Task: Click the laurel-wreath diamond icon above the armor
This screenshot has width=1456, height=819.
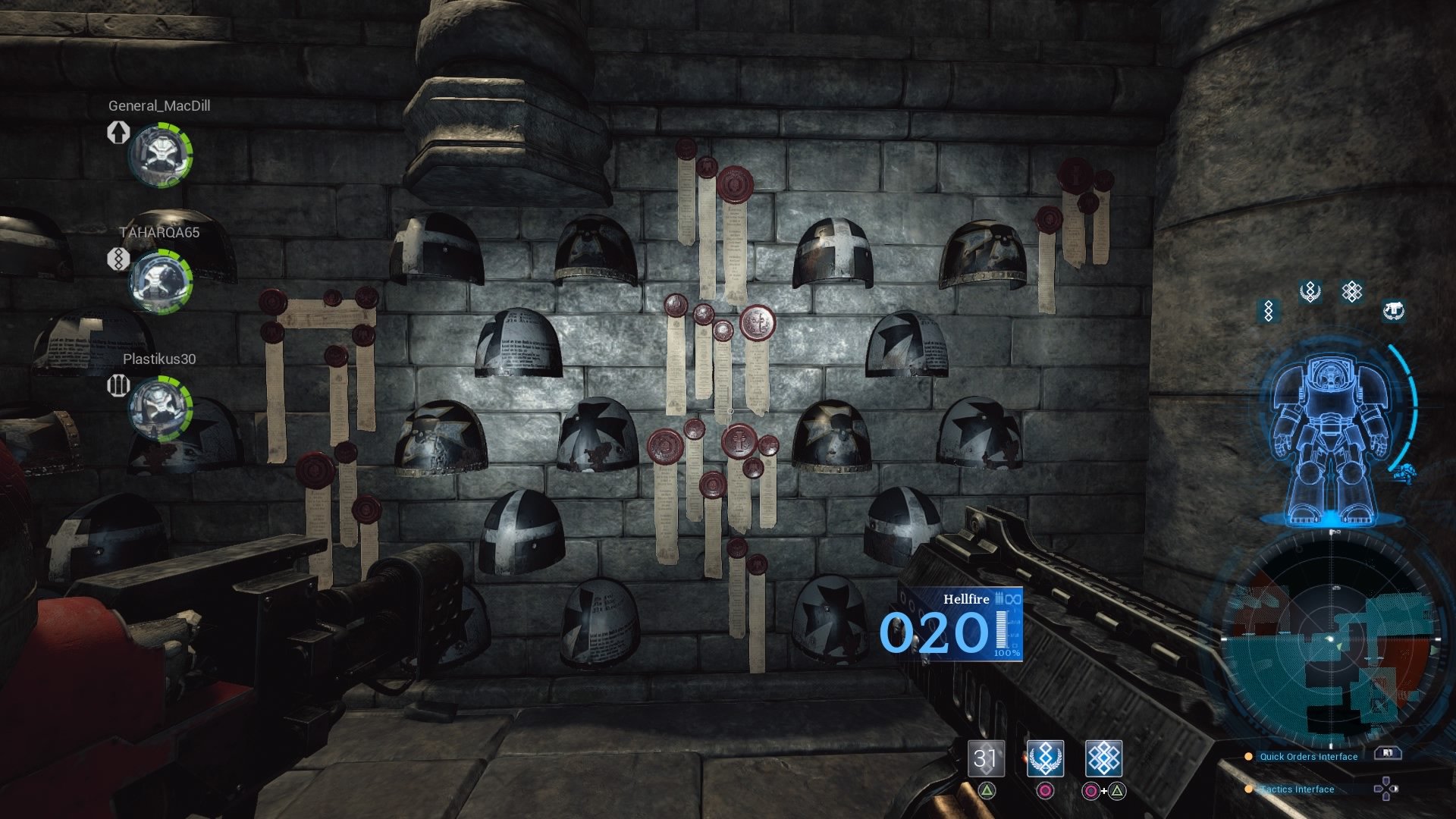Action: click(1310, 292)
